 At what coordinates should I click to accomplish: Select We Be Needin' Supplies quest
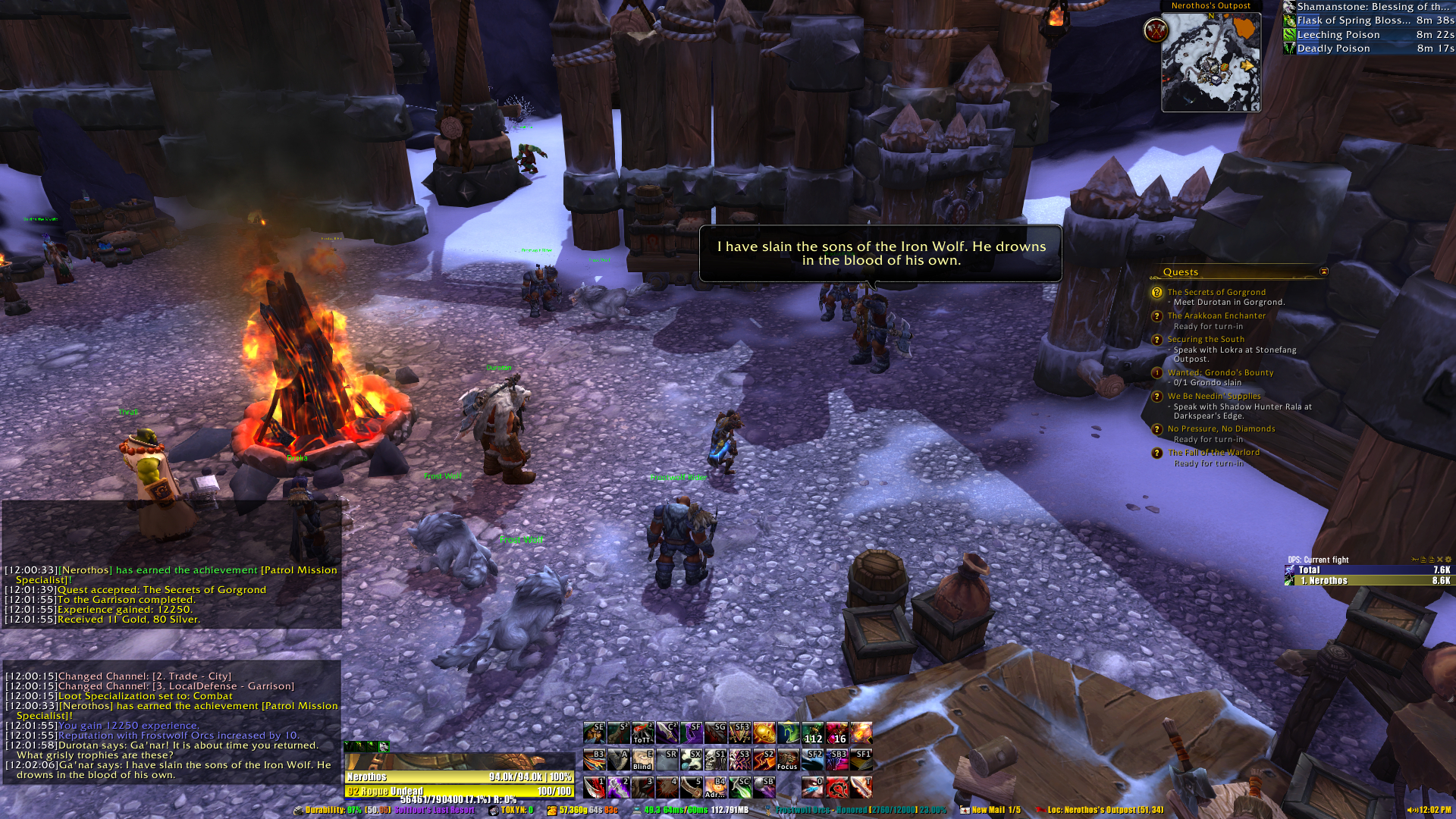coord(1214,396)
